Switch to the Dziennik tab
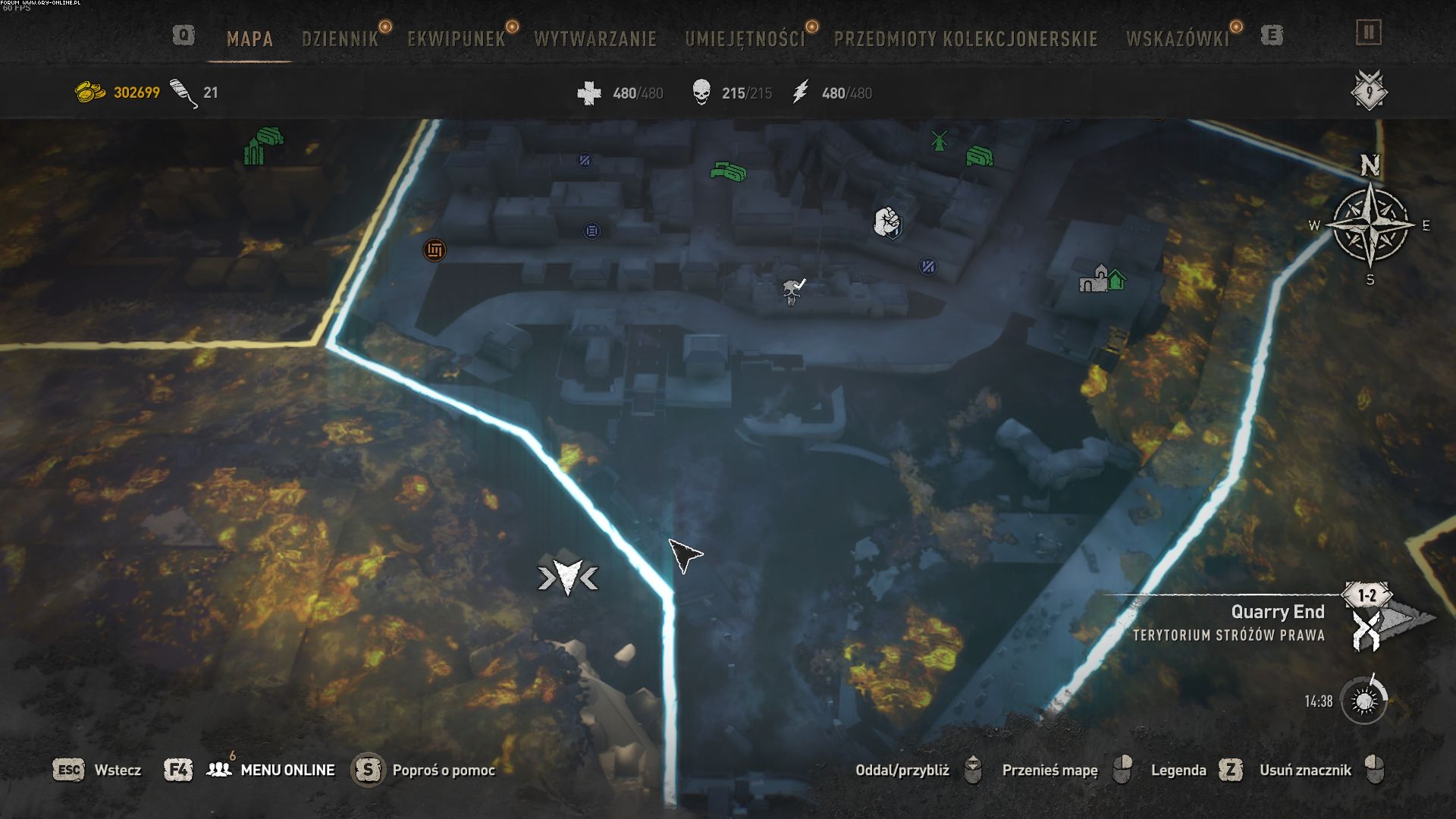This screenshot has height=819, width=1456. tap(340, 39)
